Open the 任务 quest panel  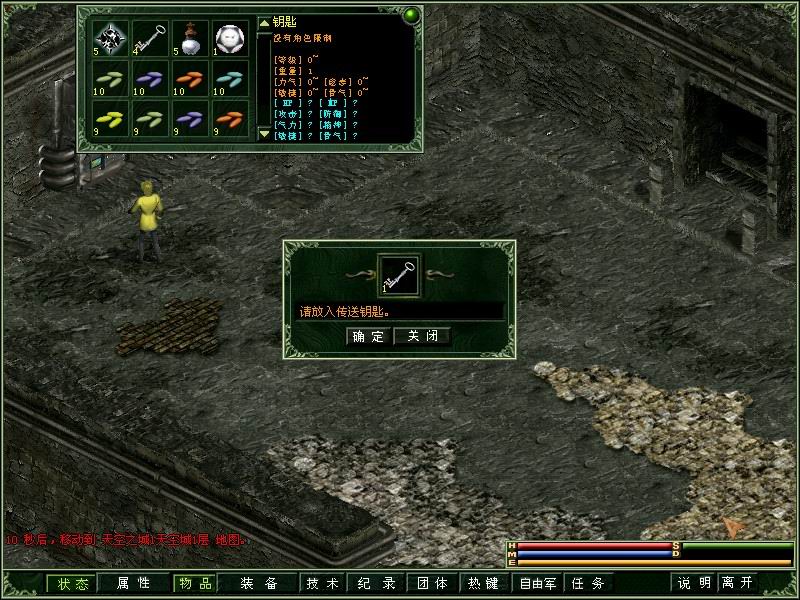(587, 583)
